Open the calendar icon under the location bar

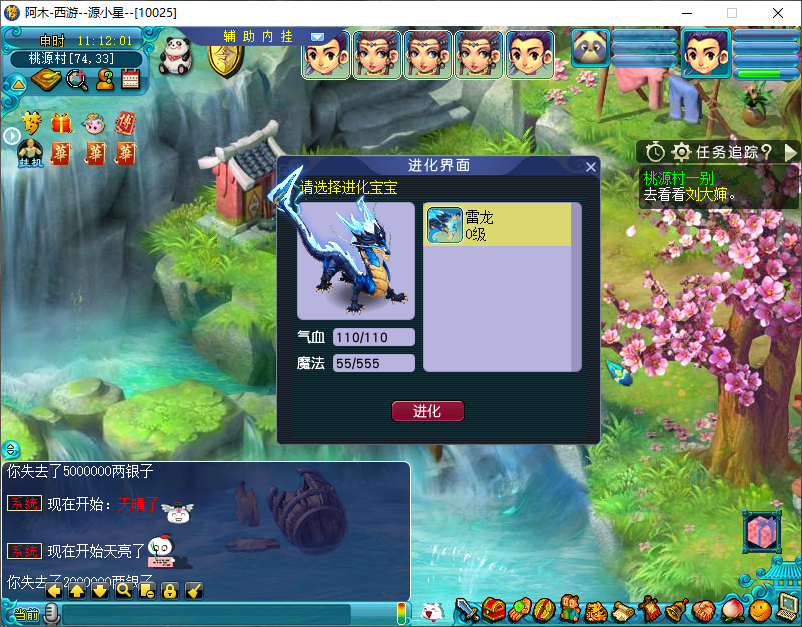[x=130, y=81]
